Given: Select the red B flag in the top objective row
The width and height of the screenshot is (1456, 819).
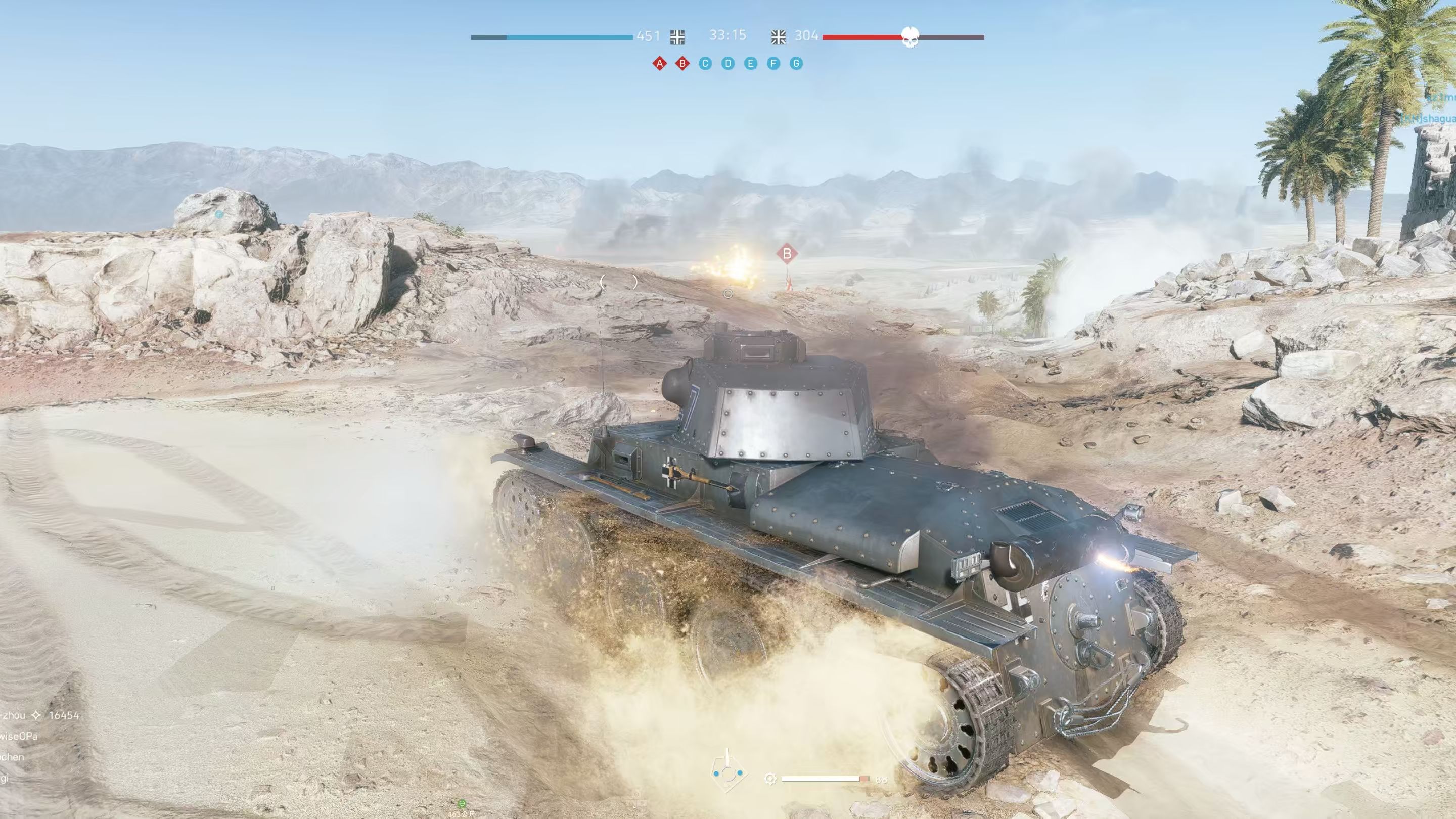Looking at the screenshot, I should click(x=682, y=63).
